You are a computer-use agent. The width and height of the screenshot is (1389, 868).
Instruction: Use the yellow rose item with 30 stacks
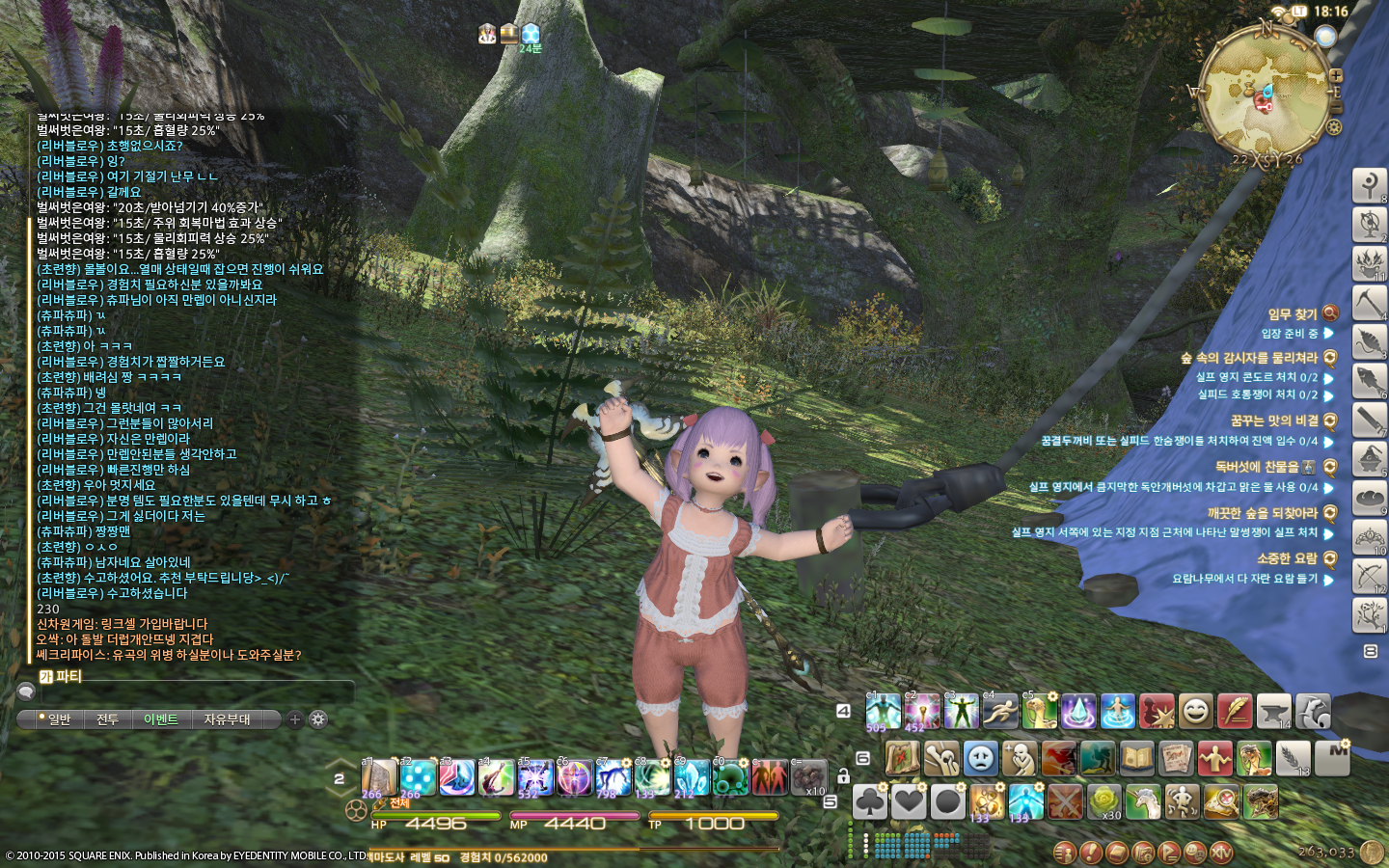click(1104, 801)
